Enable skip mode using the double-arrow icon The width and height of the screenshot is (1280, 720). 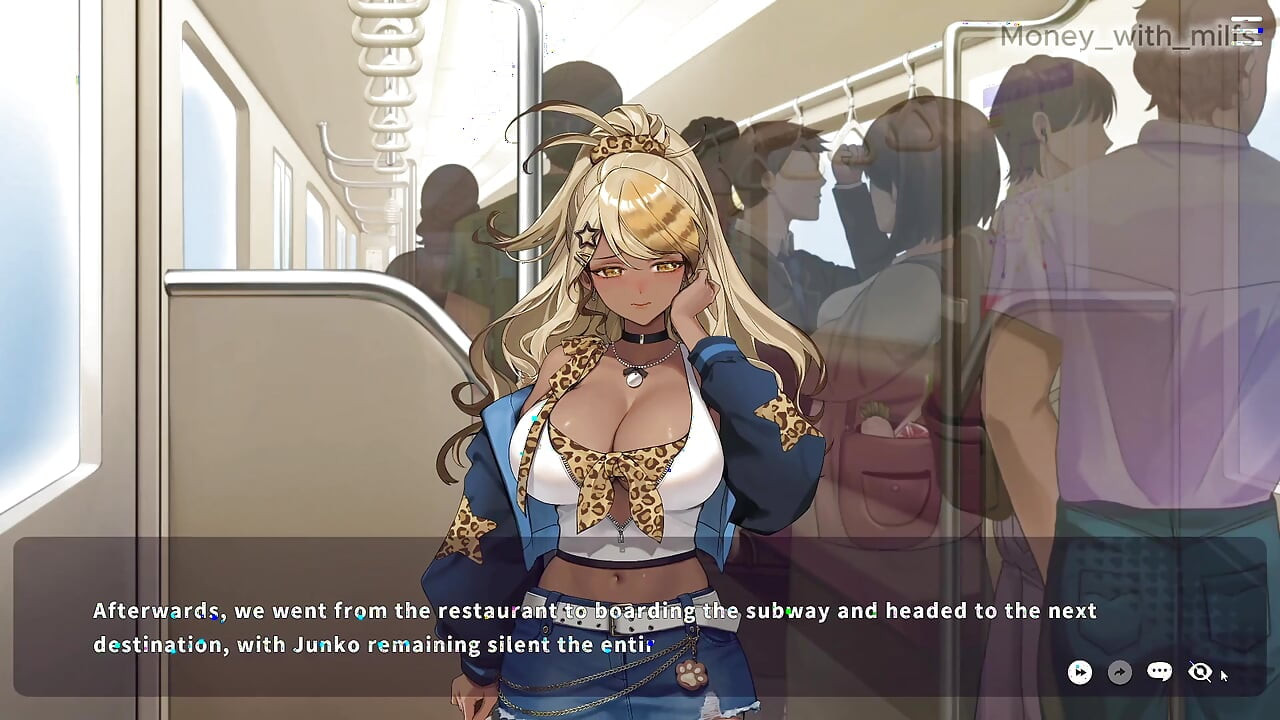[x=1080, y=672]
